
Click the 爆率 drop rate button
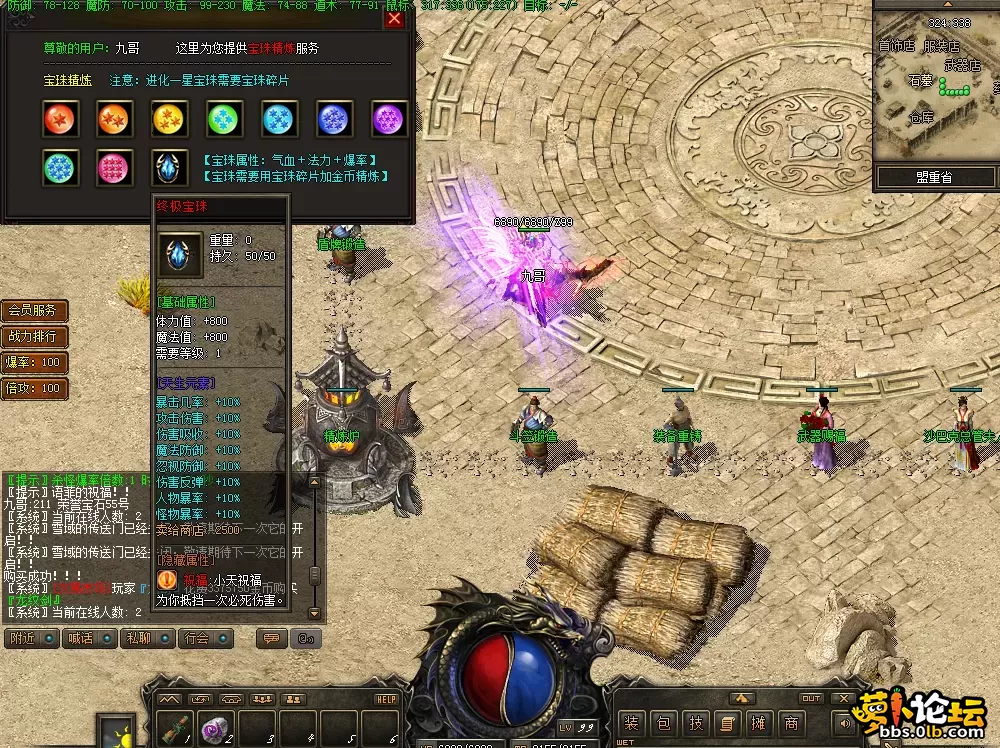34,362
